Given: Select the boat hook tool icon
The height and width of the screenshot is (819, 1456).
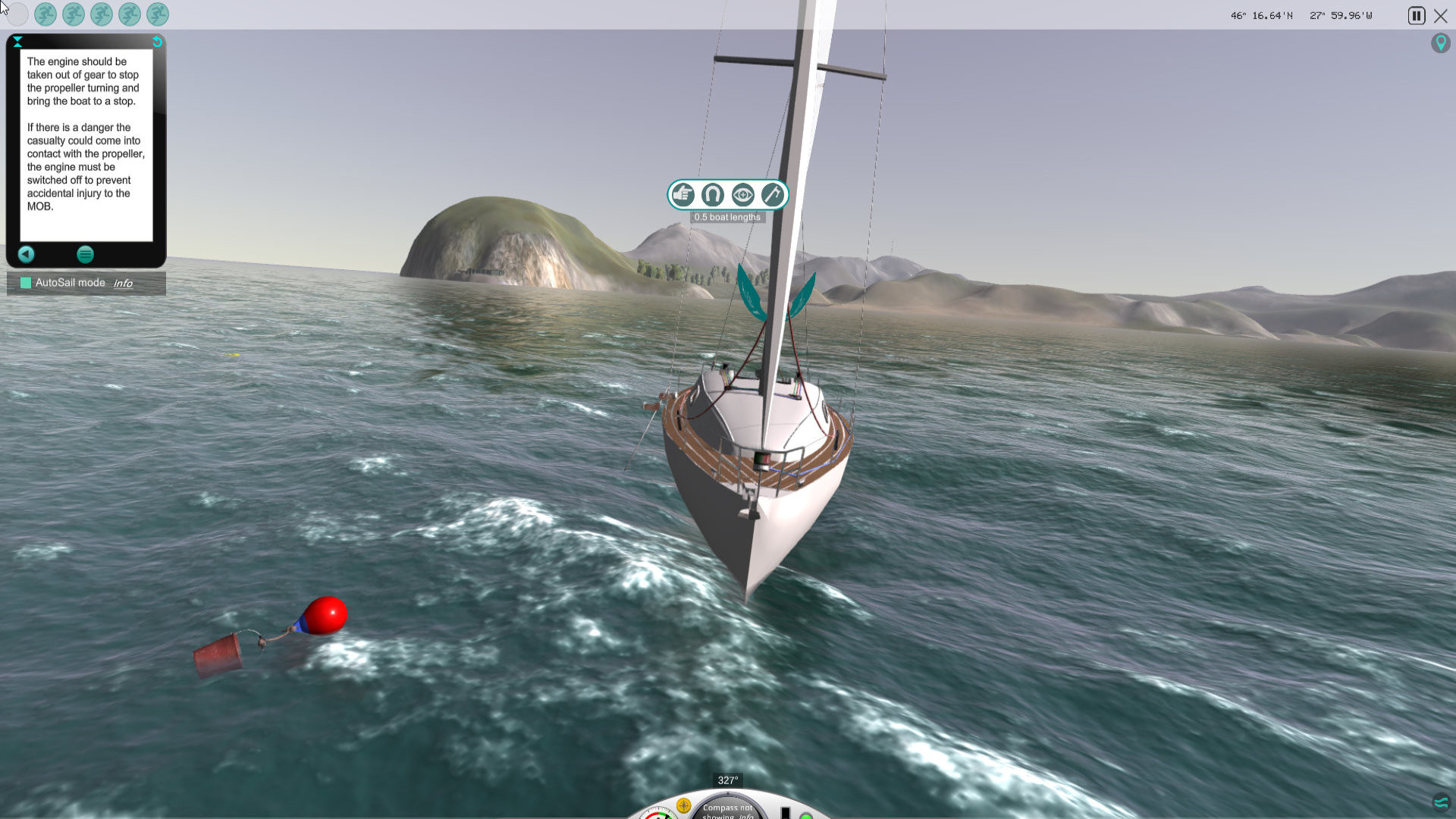Looking at the screenshot, I should pos(773,195).
